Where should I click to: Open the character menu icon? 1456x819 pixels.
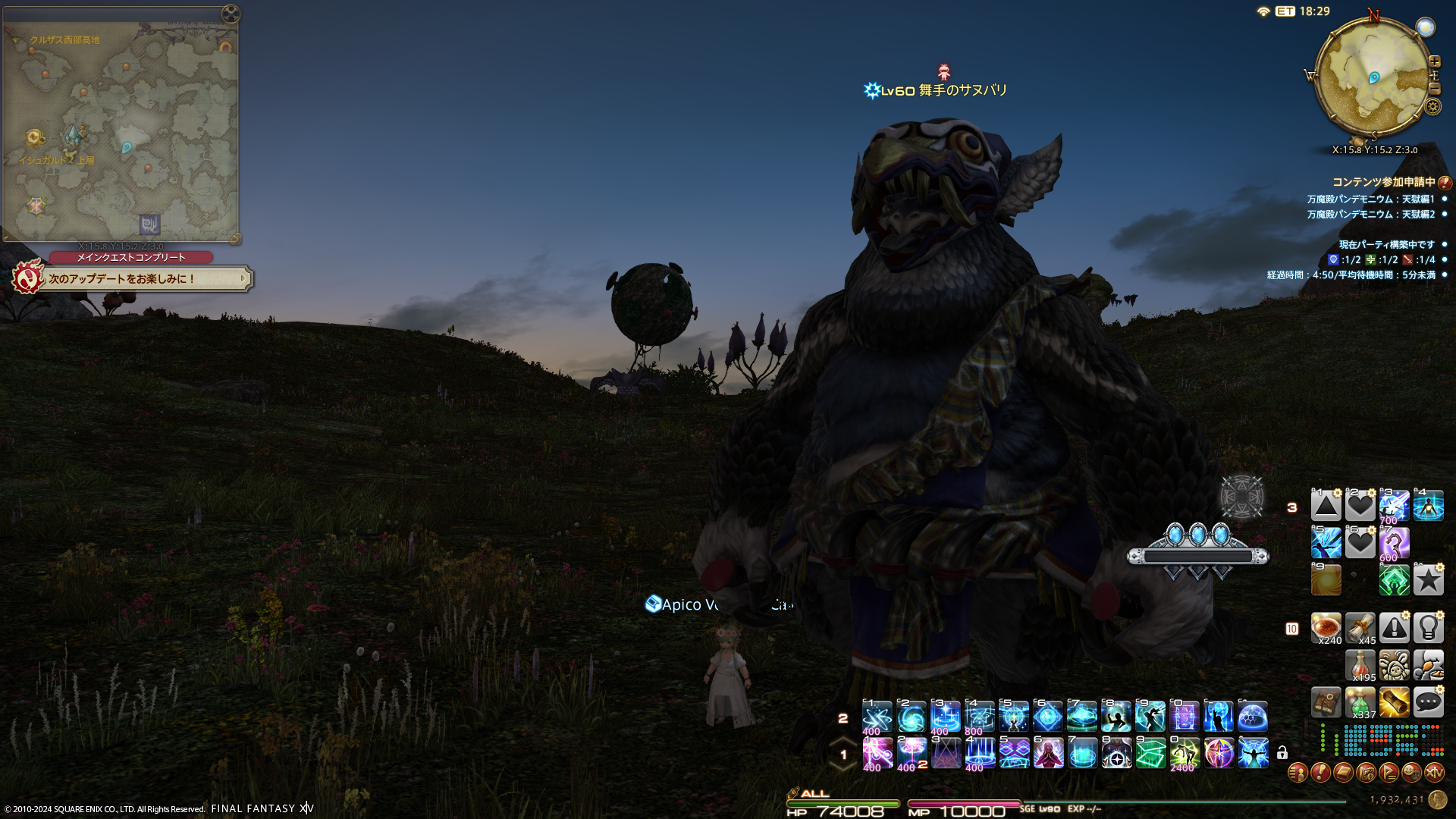[x=1298, y=773]
